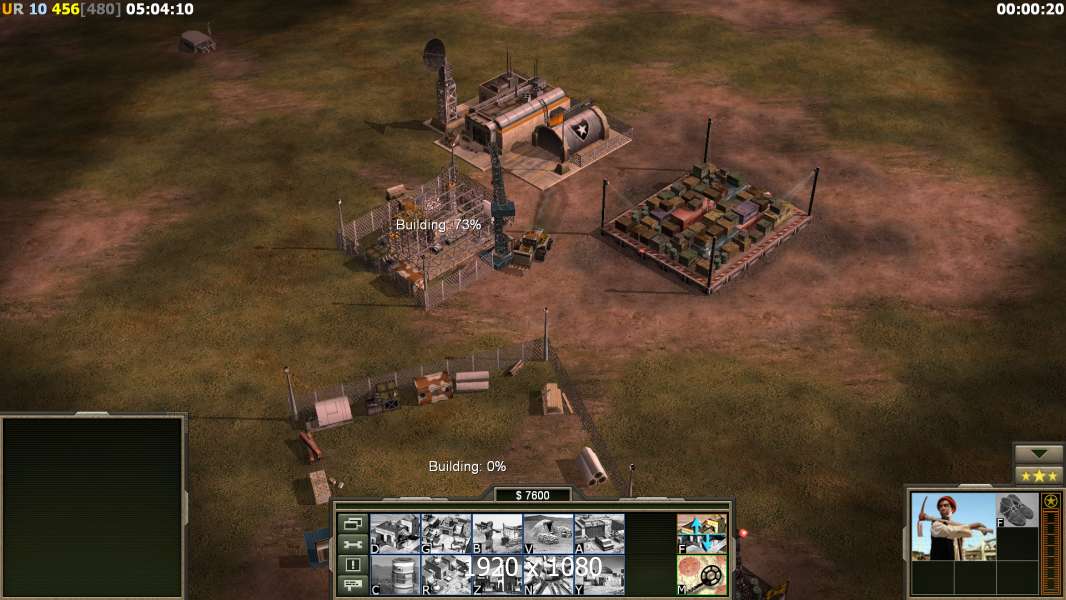
Task: Choose the build icon with hotkey A
Action: click(x=599, y=533)
